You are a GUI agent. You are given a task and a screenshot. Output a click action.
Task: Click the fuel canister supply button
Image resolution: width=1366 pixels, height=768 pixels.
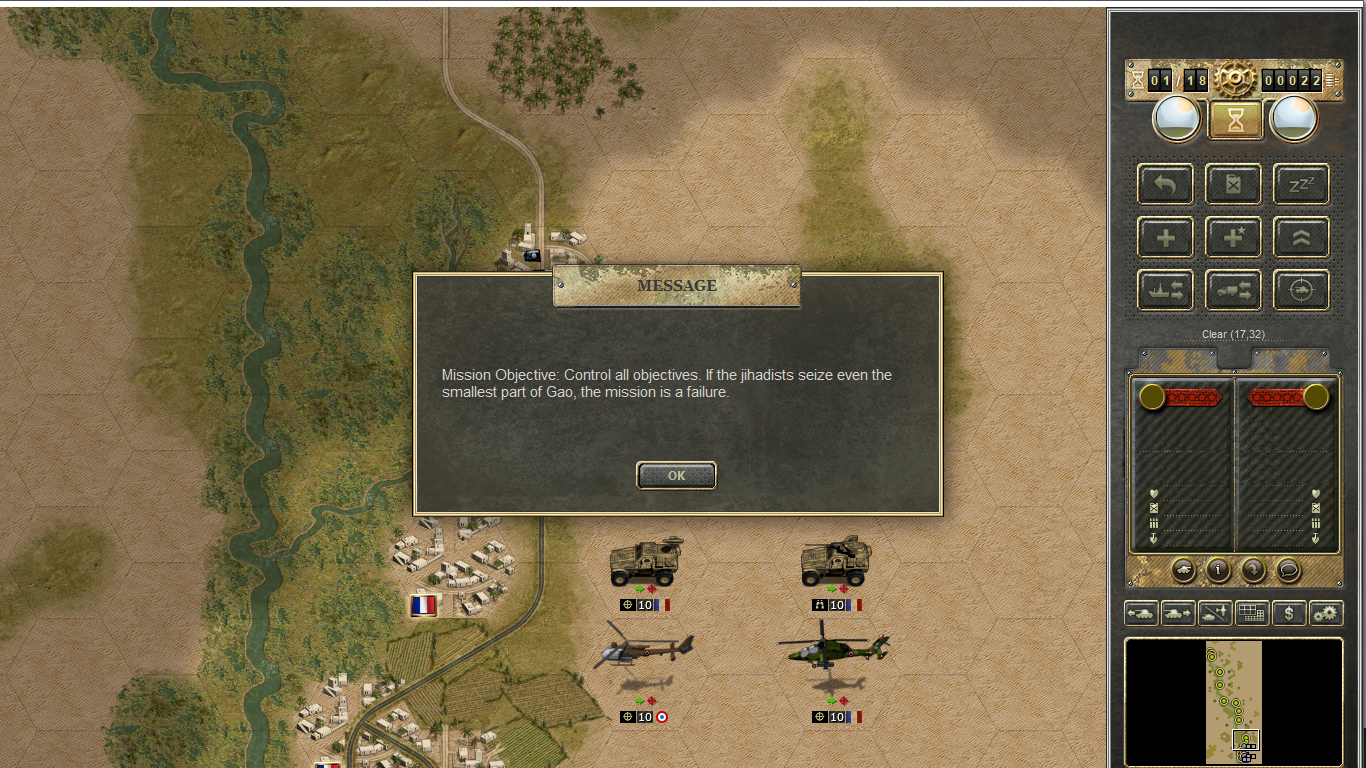click(x=1233, y=184)
